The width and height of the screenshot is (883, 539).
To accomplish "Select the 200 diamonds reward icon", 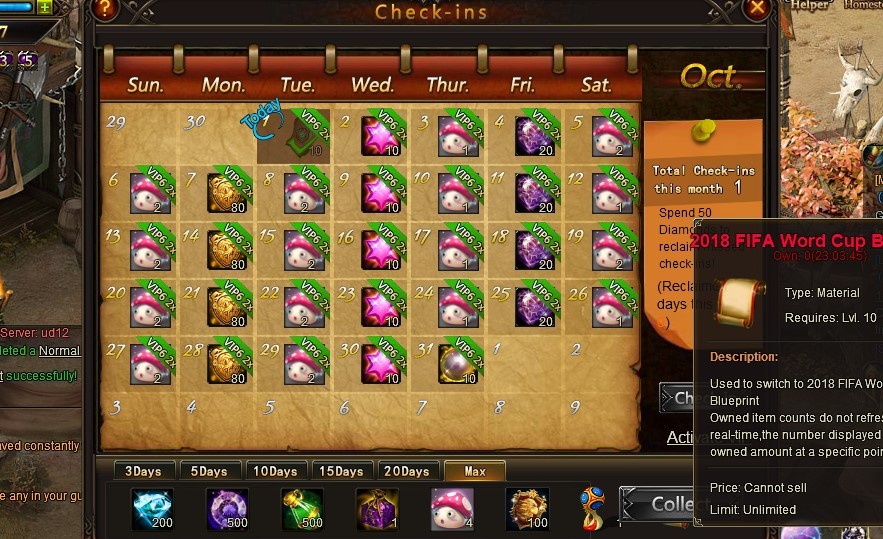I will click(x=152, y=508).
